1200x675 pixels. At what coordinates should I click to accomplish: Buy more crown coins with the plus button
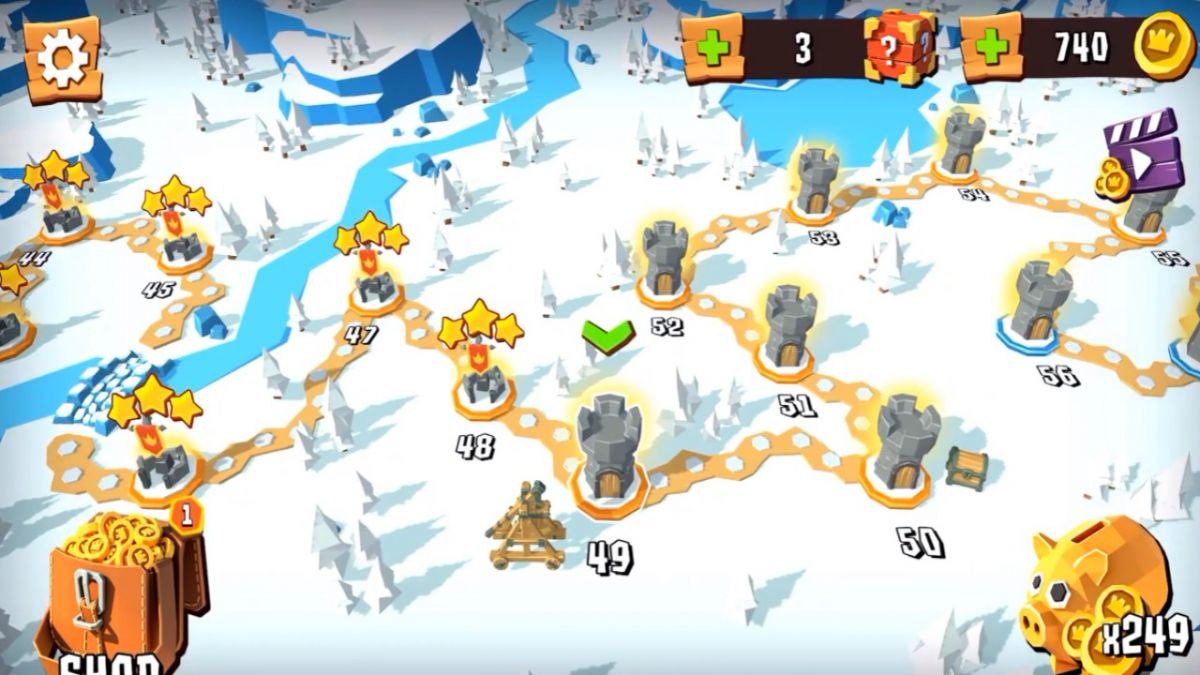(x=991, y=48)
